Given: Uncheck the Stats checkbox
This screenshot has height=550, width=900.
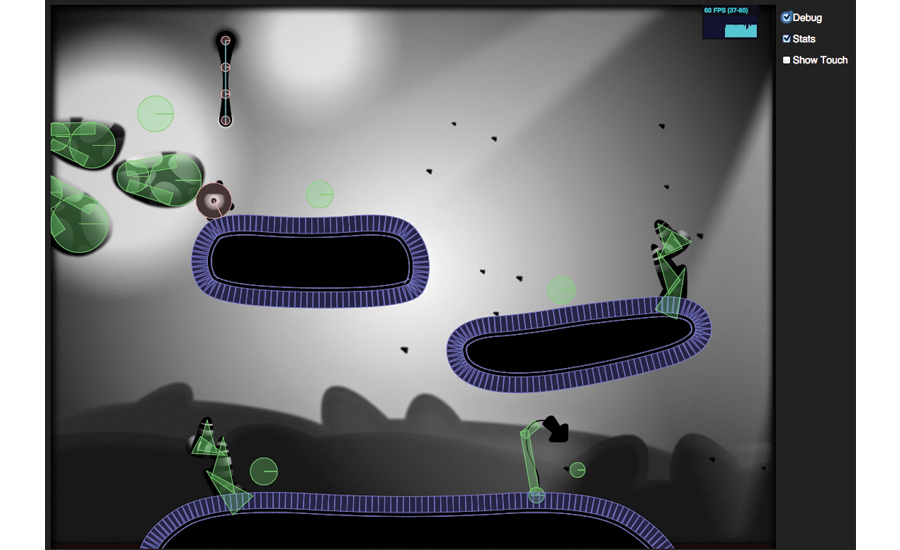Looking at the screenshot, I should tap(787, 39).
